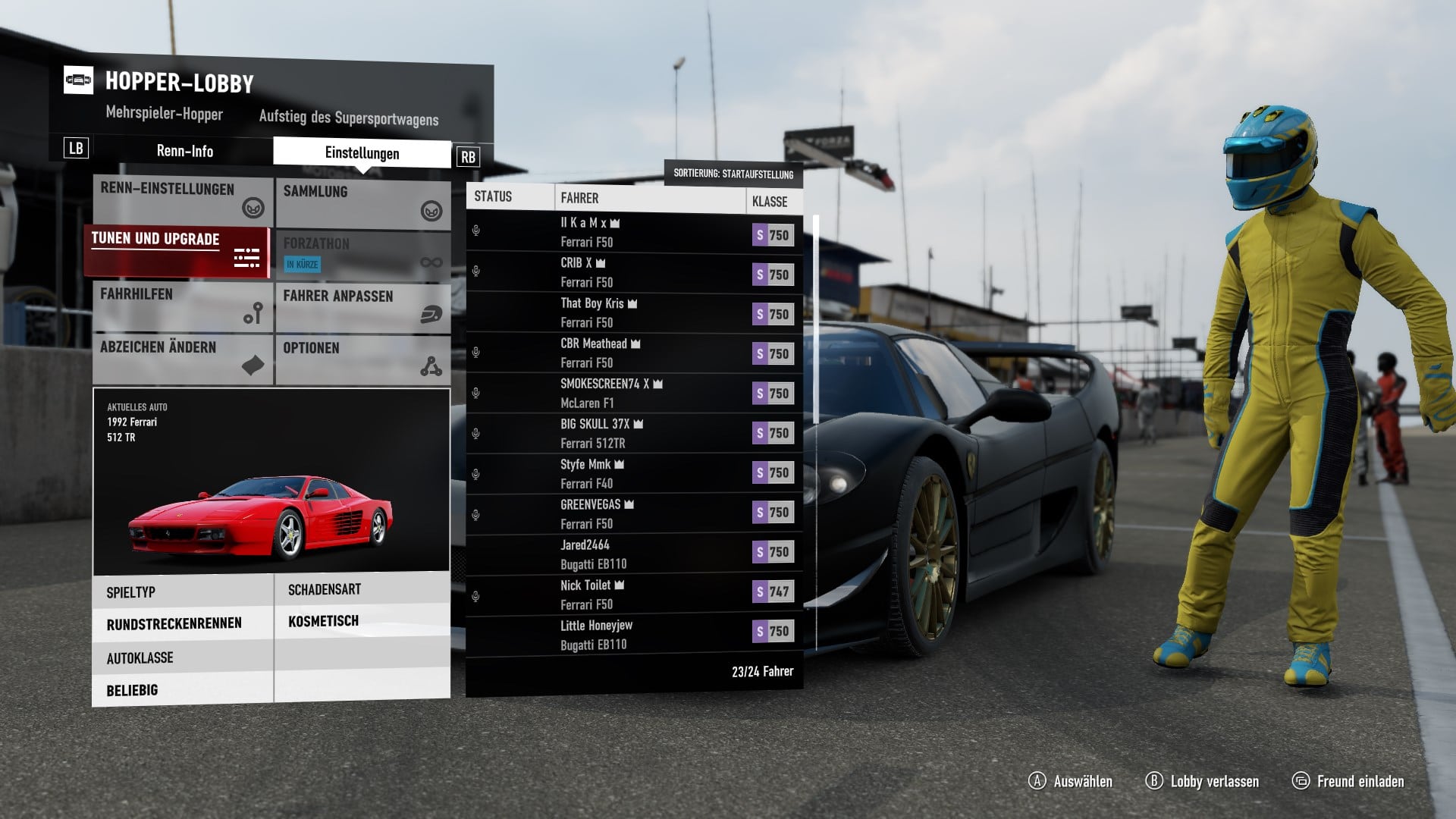
Task: Choose Tunen und Upgrade
Action: coord(177,252)
